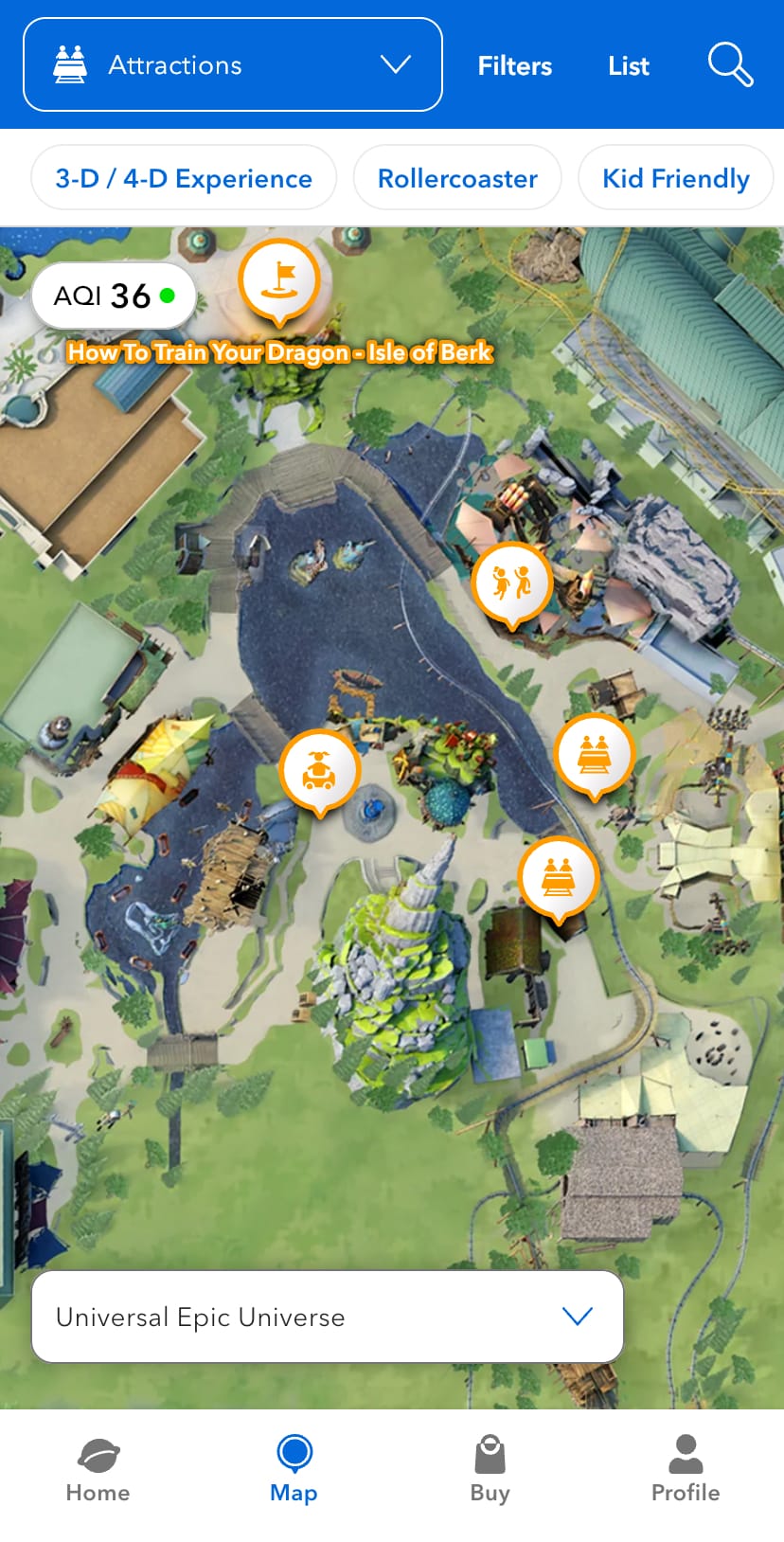Select the bumper car ride marker

tap(320, 770)
